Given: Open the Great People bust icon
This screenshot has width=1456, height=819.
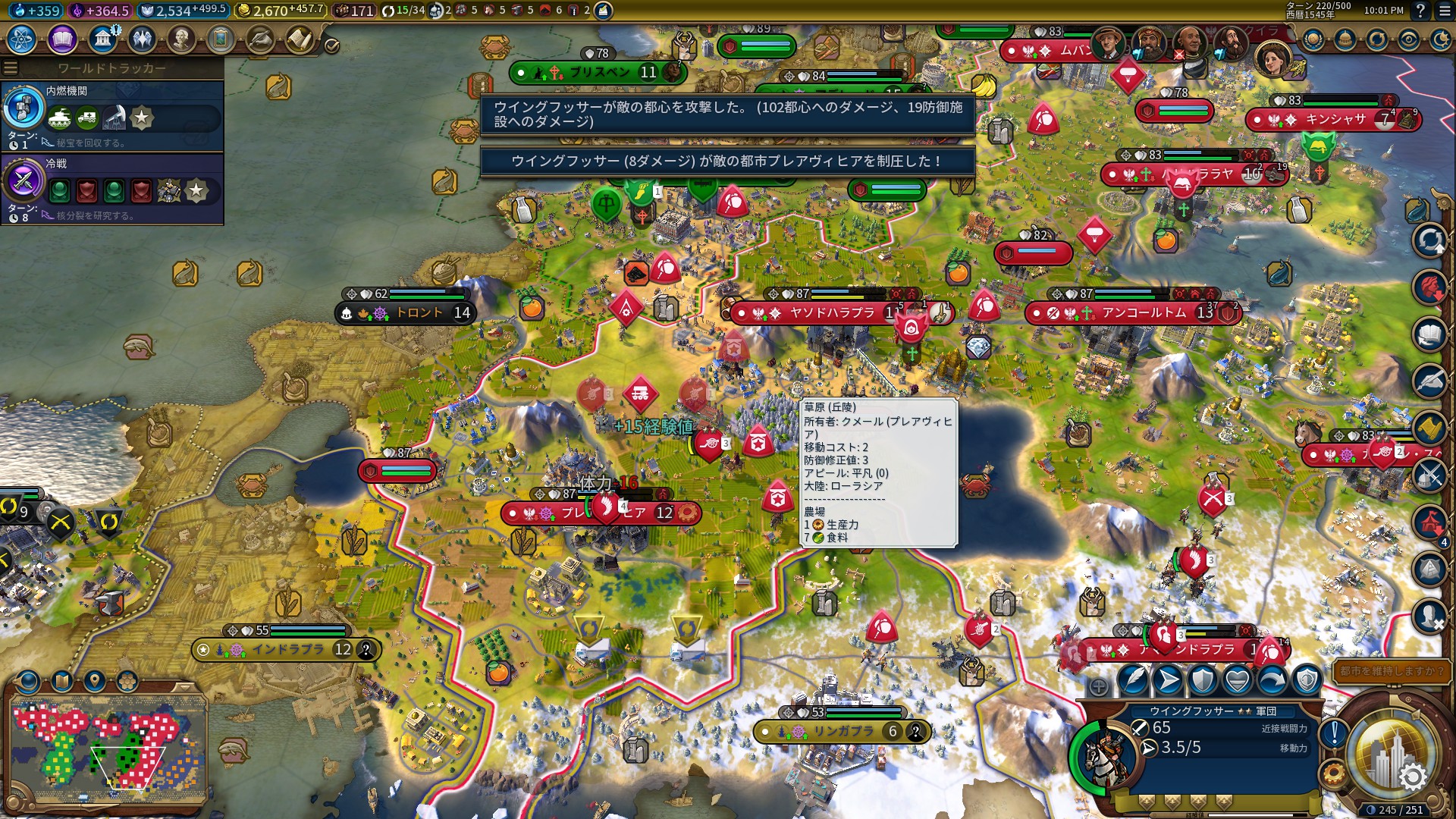Looking at the screenshot, I should (181, 39).
